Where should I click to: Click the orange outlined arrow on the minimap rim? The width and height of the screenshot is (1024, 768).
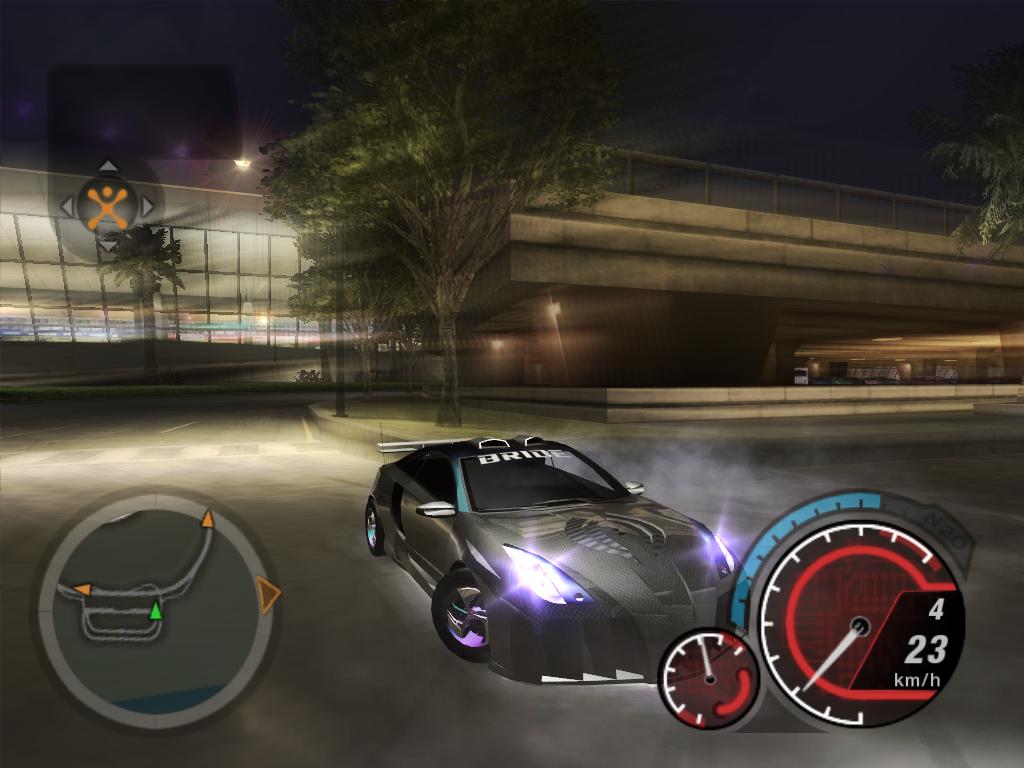[x=267, y=594]
